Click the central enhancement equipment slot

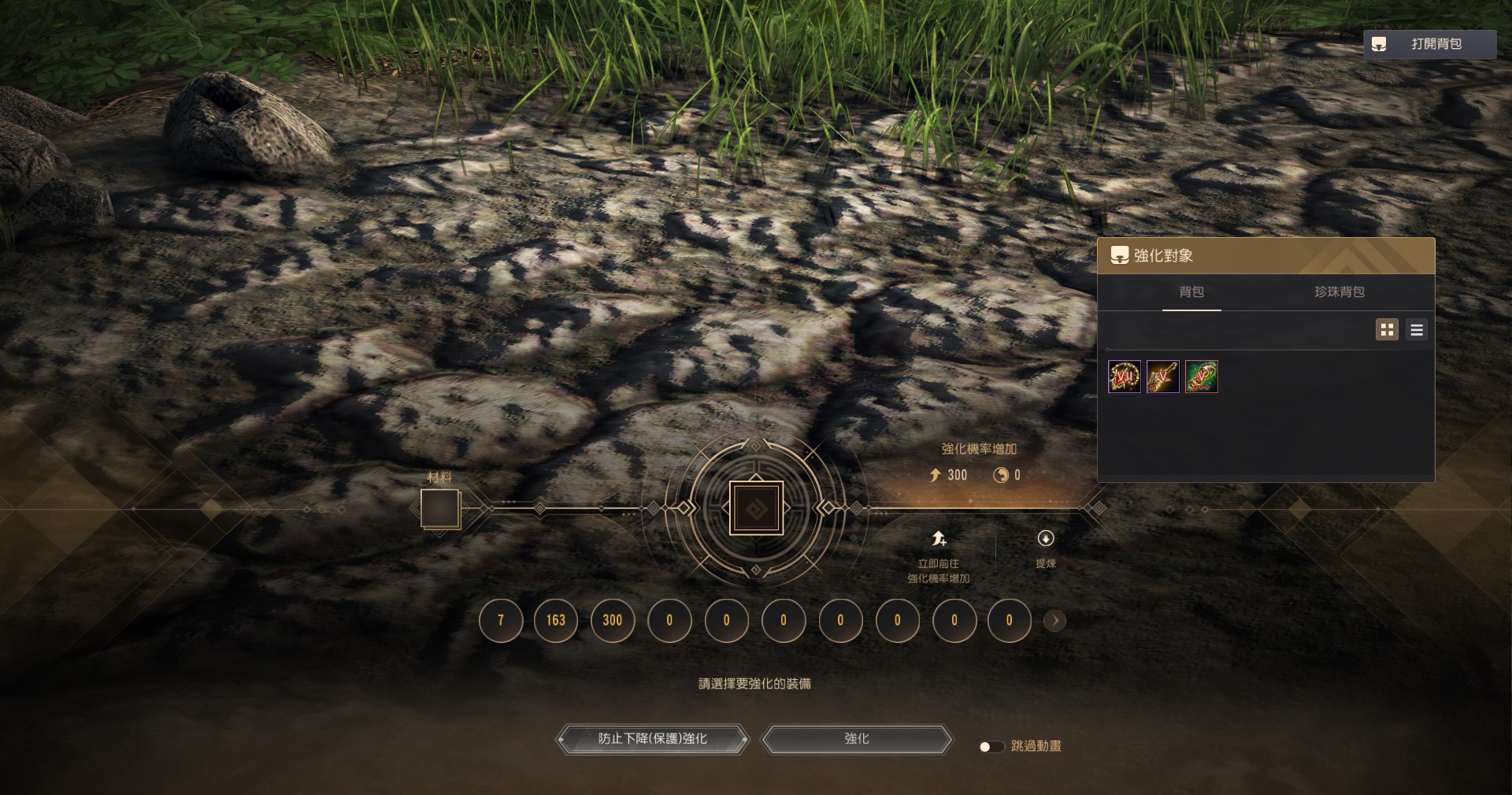point(756,508)
